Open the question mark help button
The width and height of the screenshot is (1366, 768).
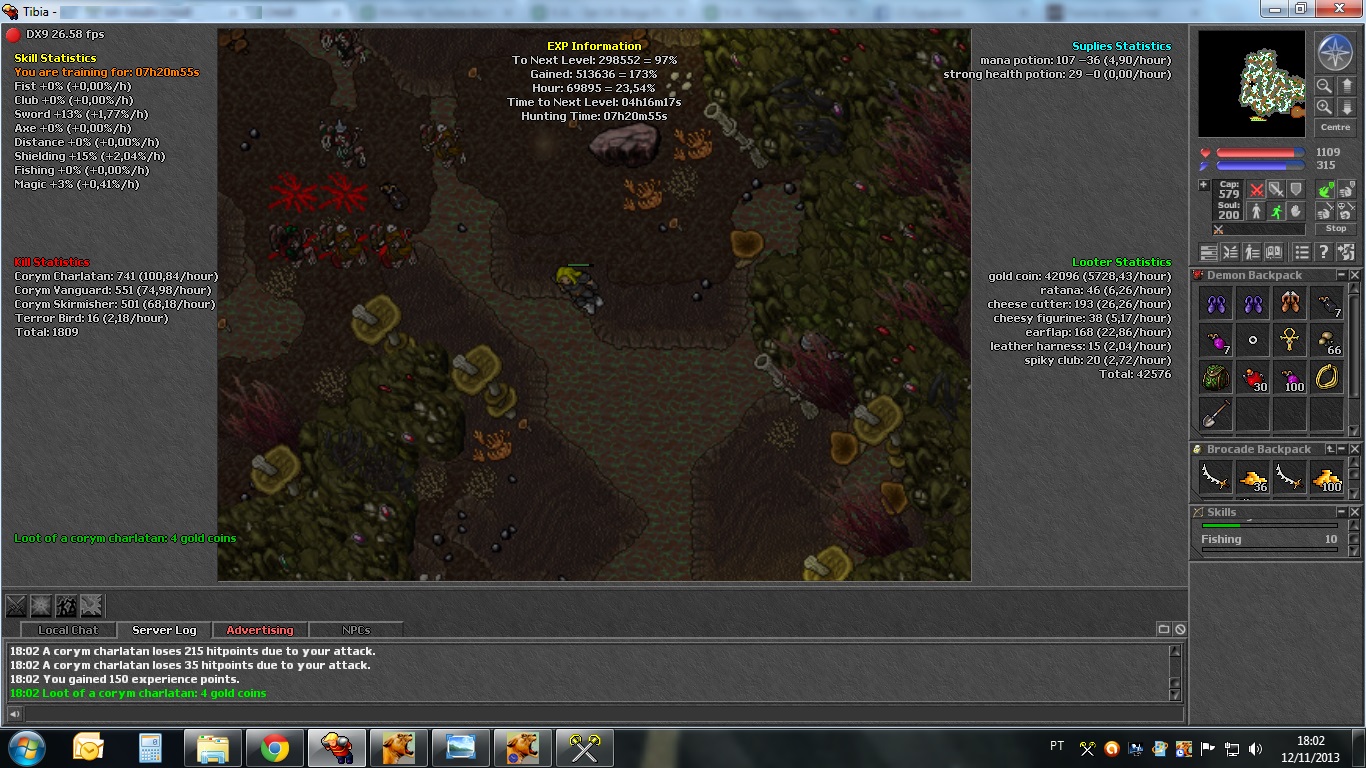click(x=1323, y=252)
